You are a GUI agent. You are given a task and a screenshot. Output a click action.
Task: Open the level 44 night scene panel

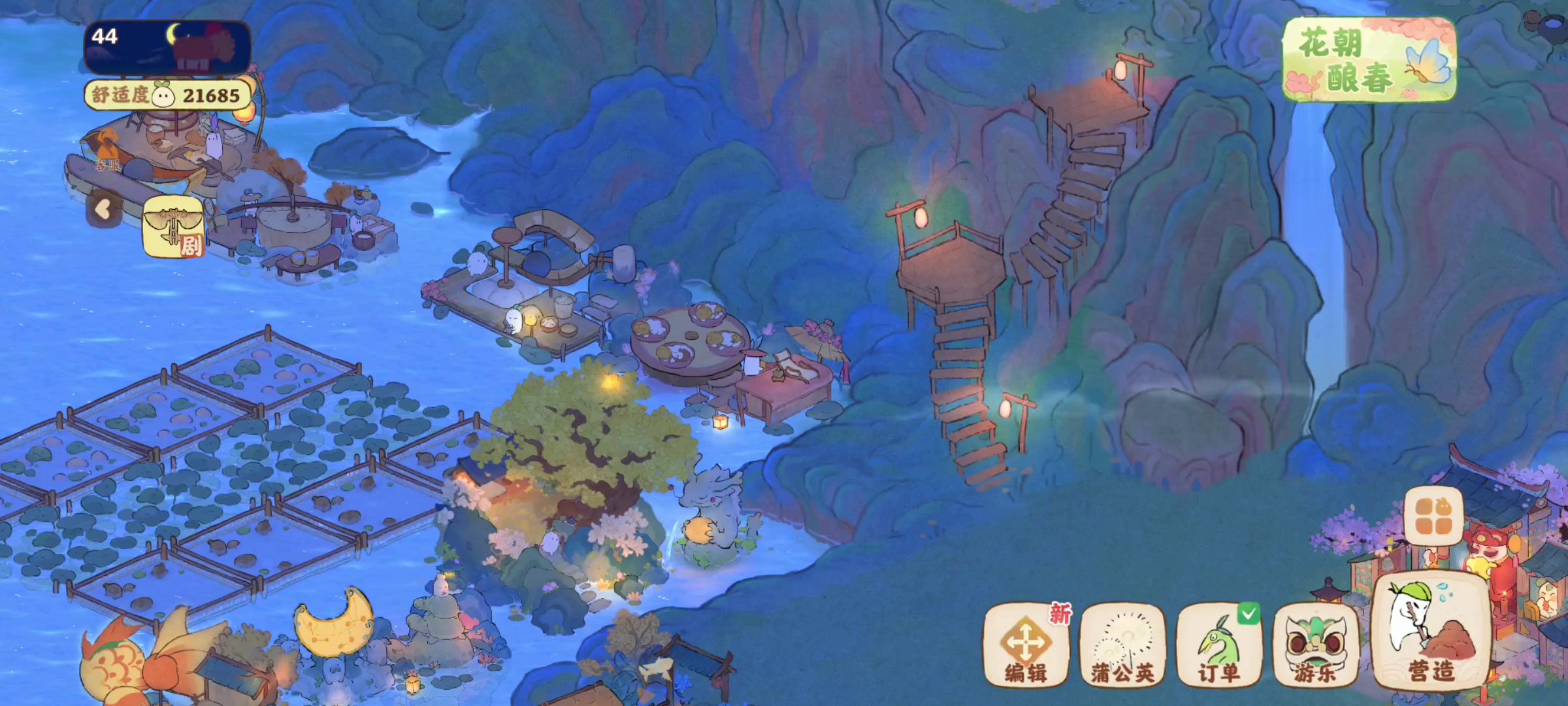167,47
